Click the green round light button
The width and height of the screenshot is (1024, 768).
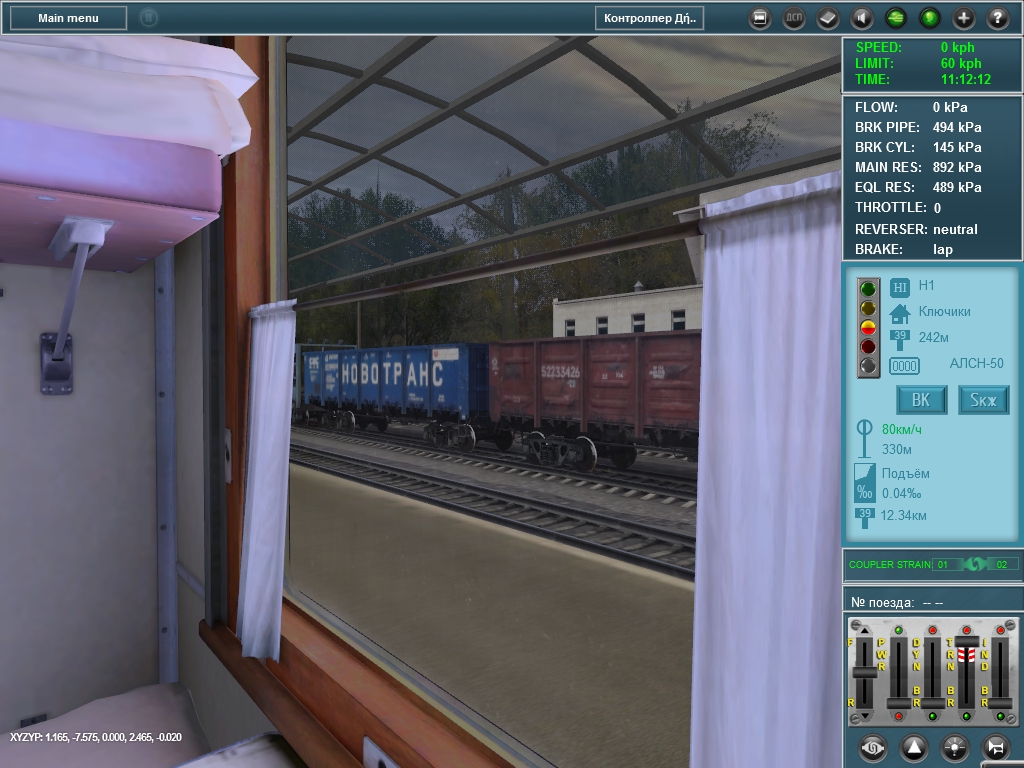930,18
